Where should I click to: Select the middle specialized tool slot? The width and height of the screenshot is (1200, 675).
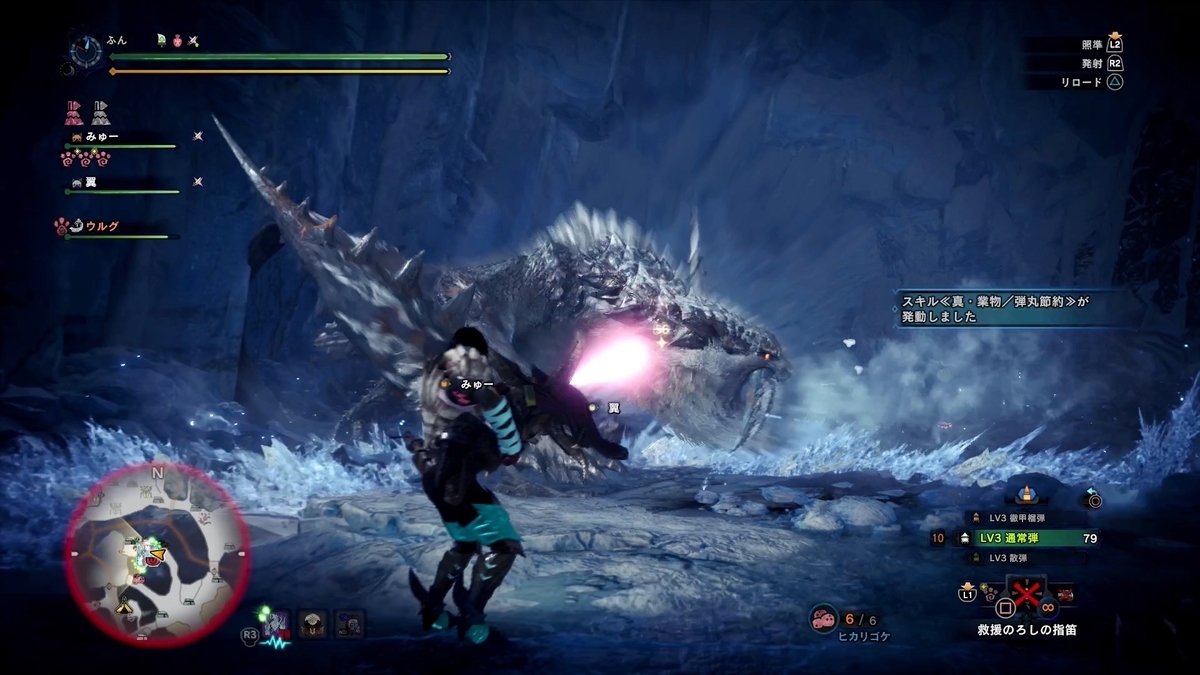[315, 624]
